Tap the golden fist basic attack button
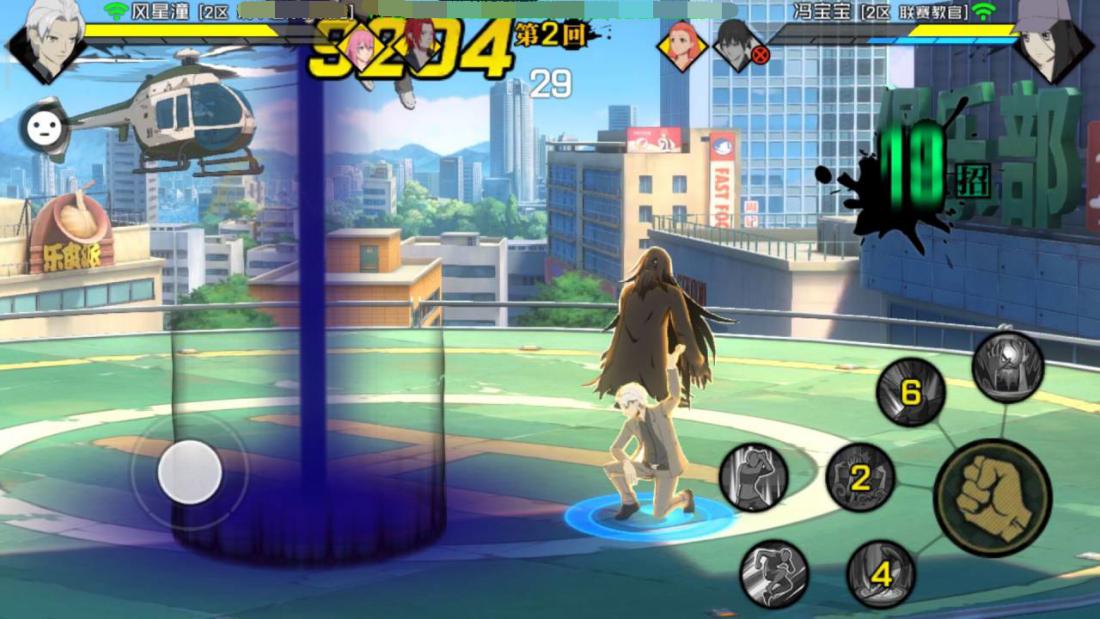Image resolution: width=1100 pixels, height=619 pixels. [992, 497]
